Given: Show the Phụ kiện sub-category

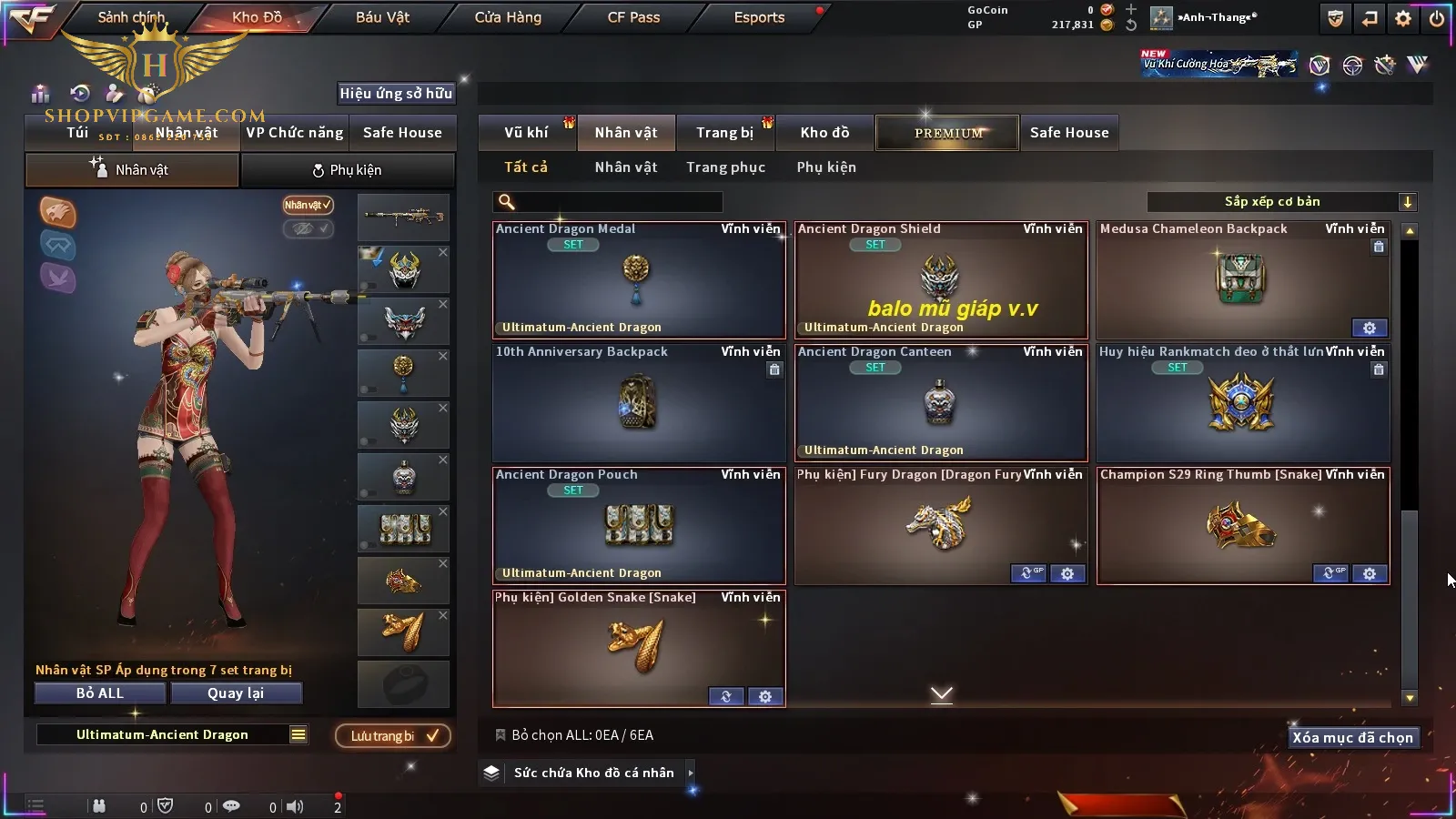Looking at the screenshot, I should 826,167.
